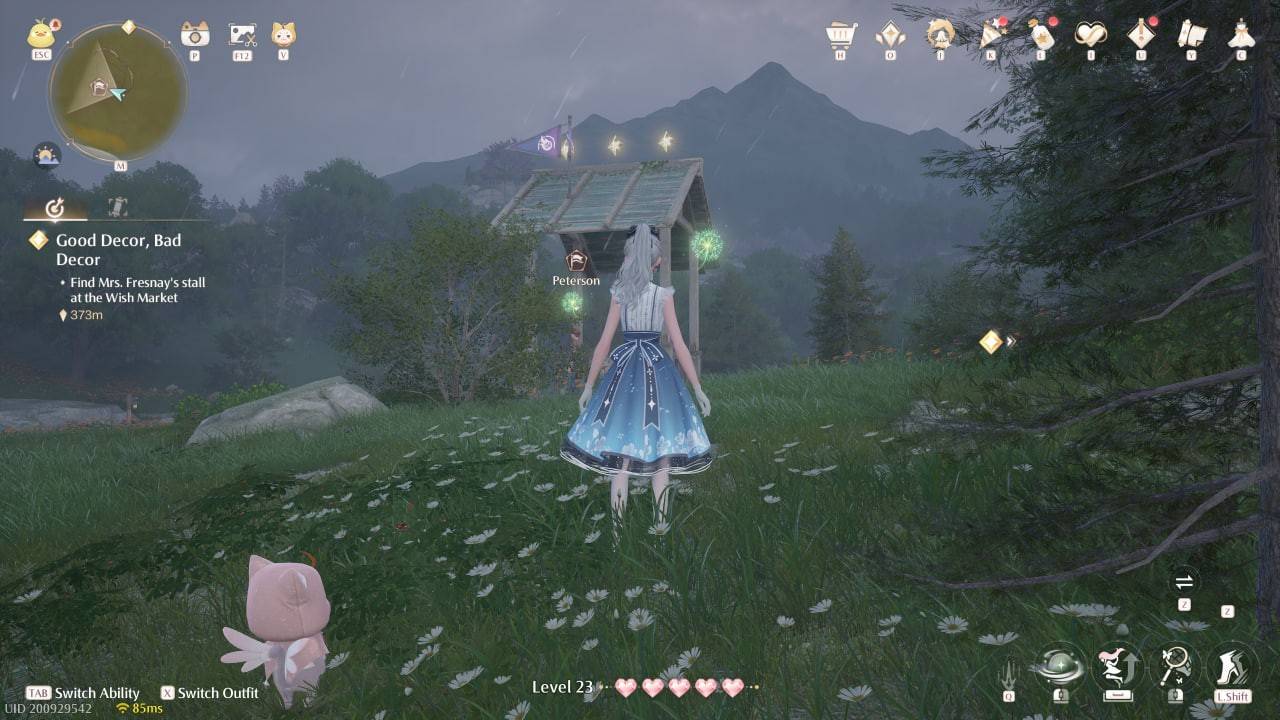Toggle Switch Outfit with the X option
This screenshot has height=720, width=1280.
[x=213, y=693]
